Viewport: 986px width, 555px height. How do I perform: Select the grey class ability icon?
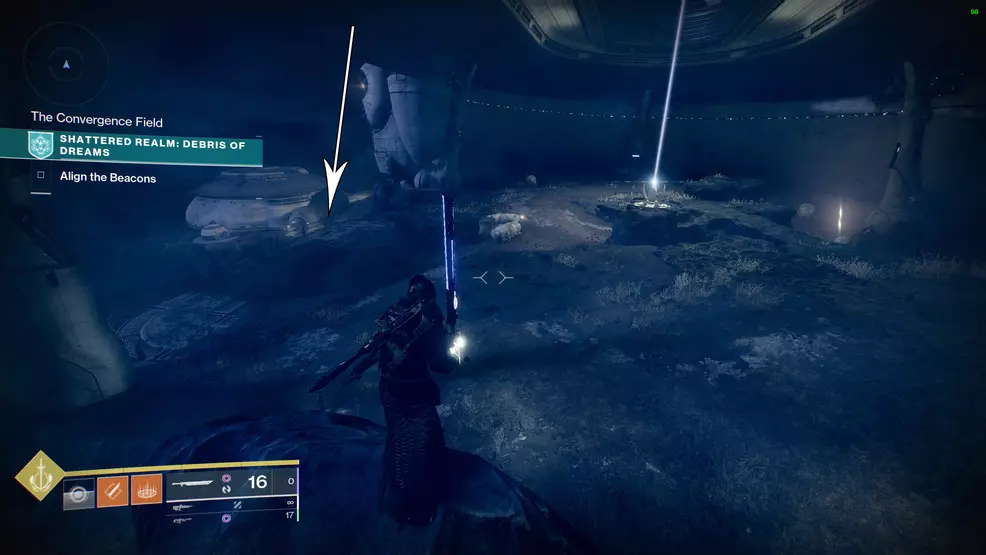[78, 492]
